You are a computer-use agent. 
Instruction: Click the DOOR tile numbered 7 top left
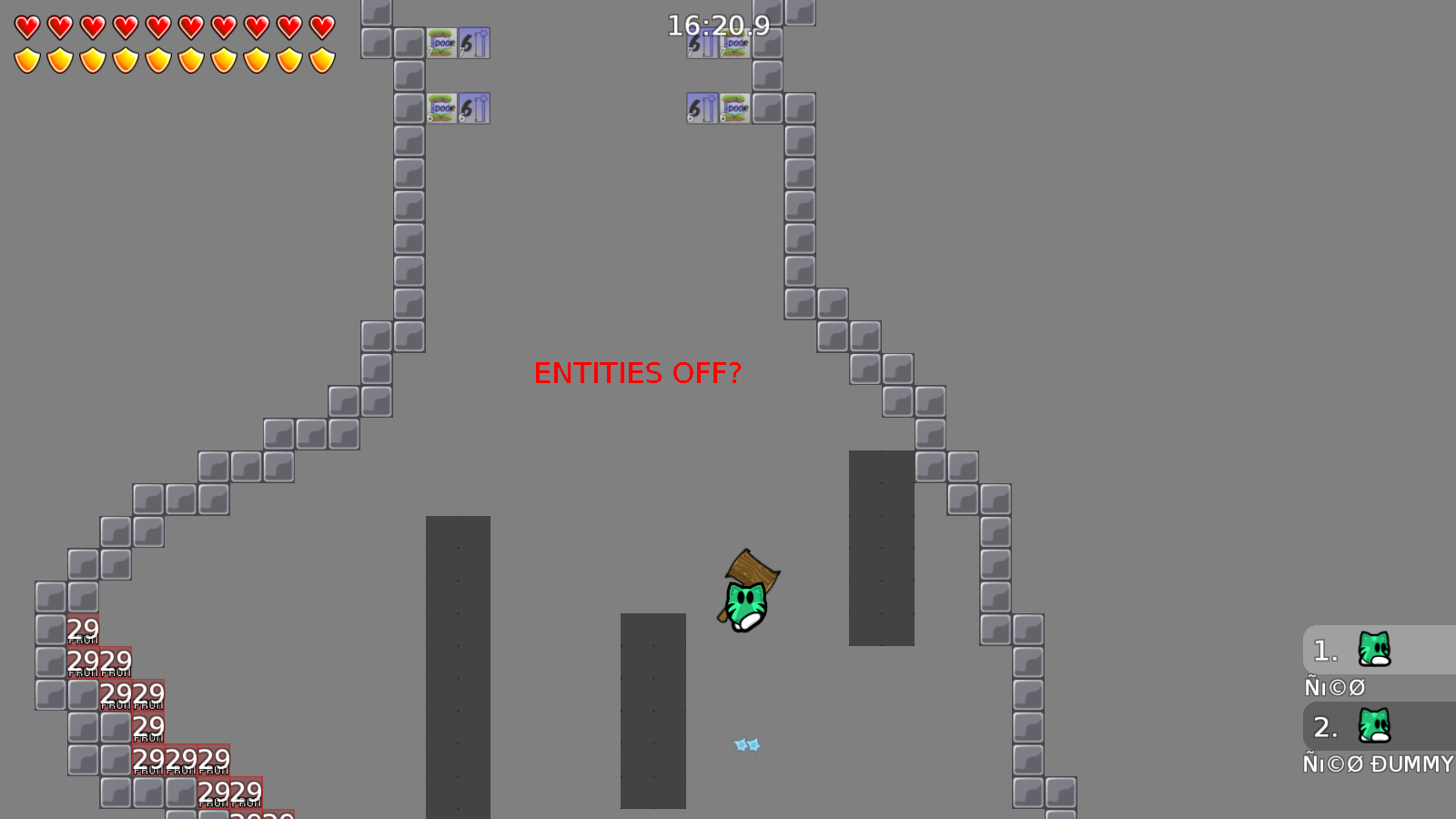[441, 43]
